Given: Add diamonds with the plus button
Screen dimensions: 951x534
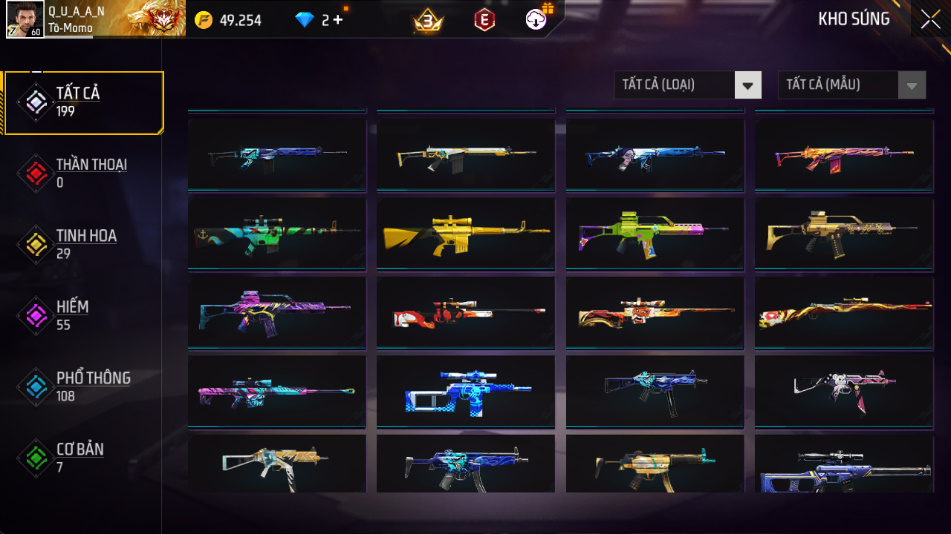Looking at the screenshot, I should [x=337, y=20].
